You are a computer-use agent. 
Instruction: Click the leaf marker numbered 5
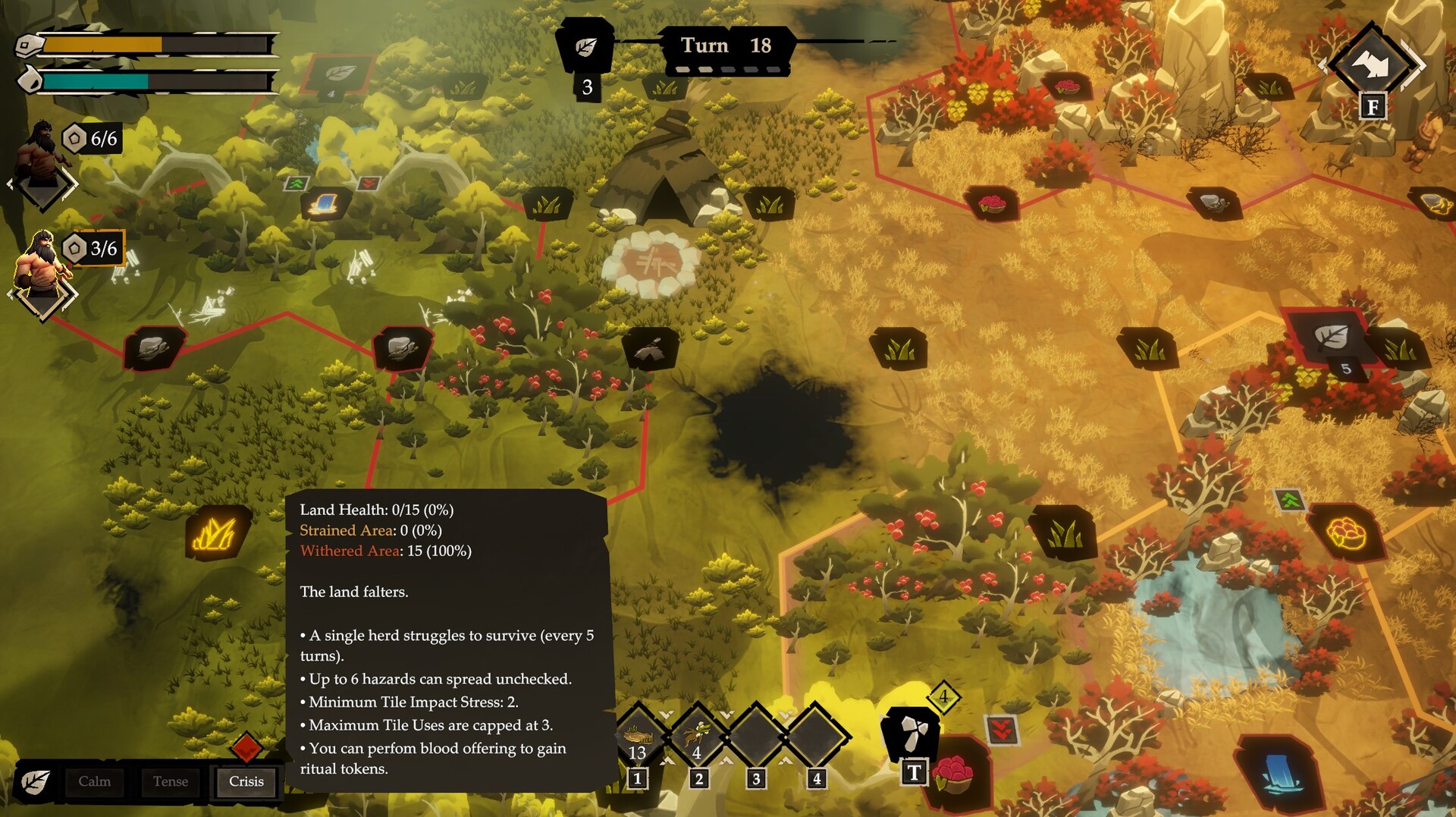tap(1329, 338)
